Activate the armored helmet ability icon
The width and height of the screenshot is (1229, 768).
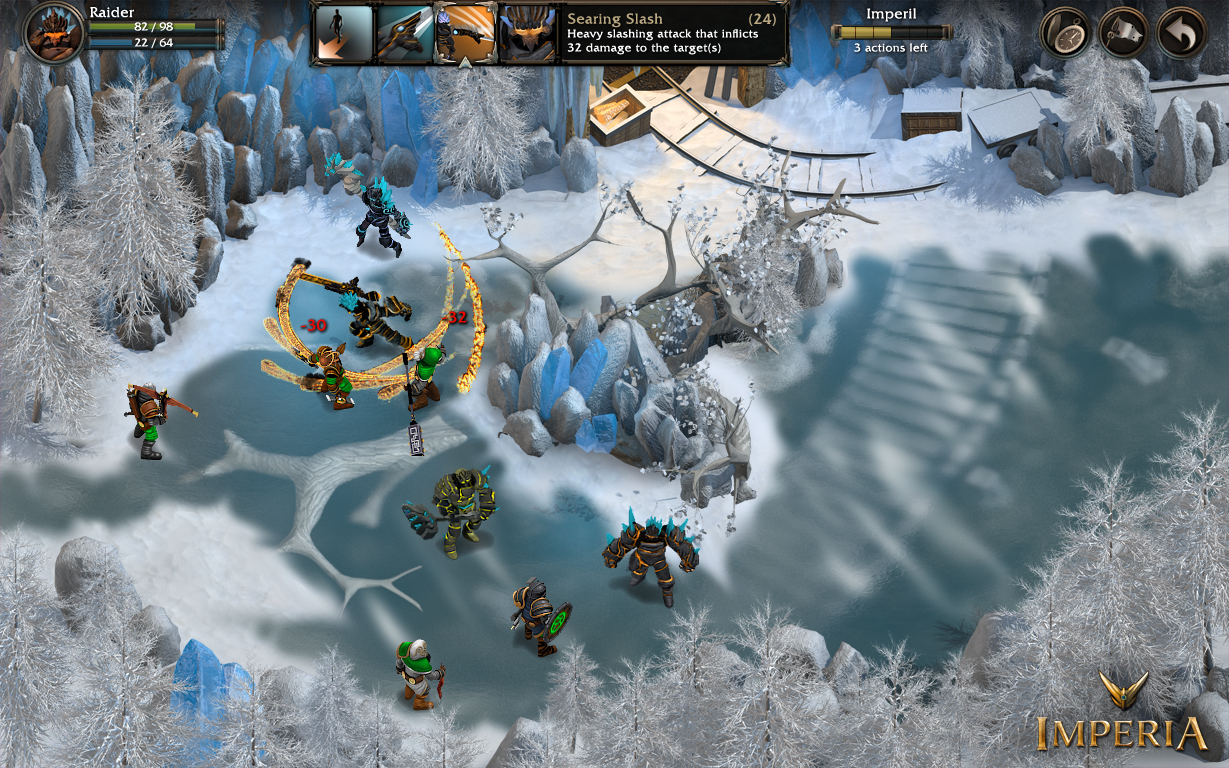click(526, 33)
